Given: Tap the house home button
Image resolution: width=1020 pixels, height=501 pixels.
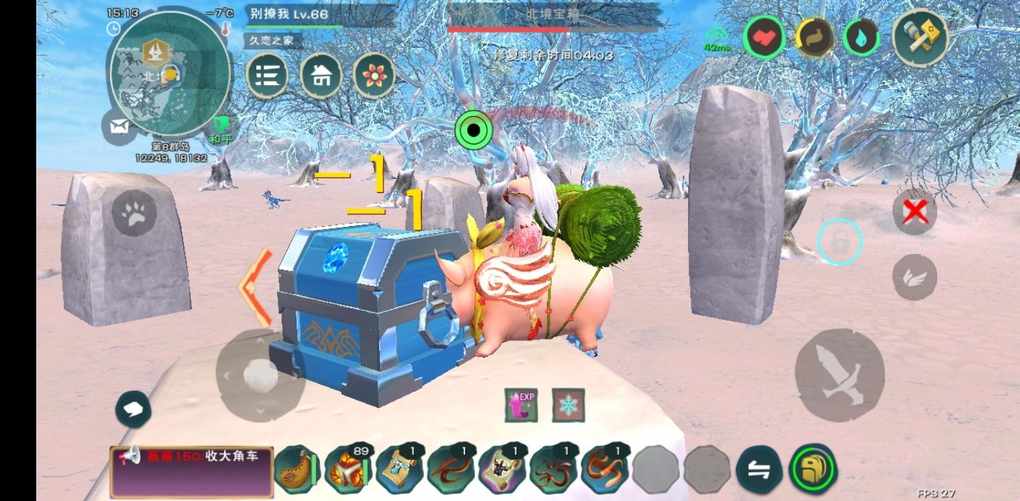Looking at the screenshot, I should coord(321,75).
